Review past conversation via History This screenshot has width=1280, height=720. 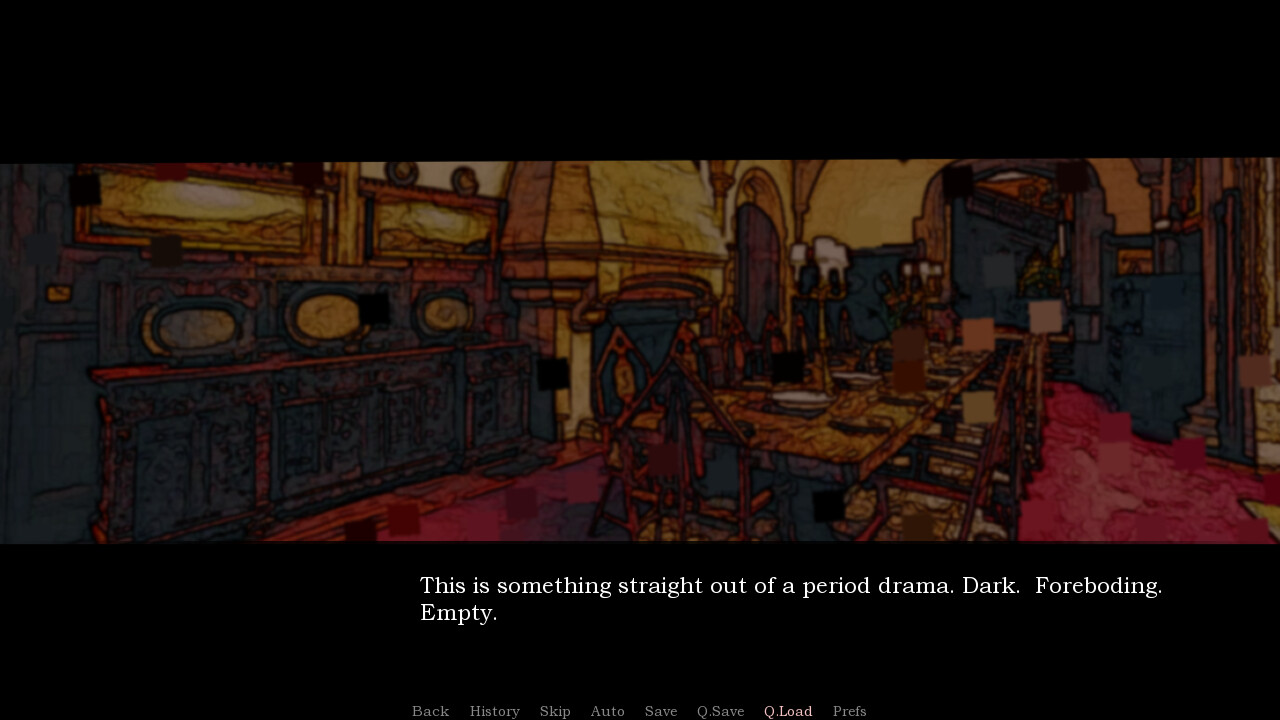pyautogui.click(x=494, y=711)
